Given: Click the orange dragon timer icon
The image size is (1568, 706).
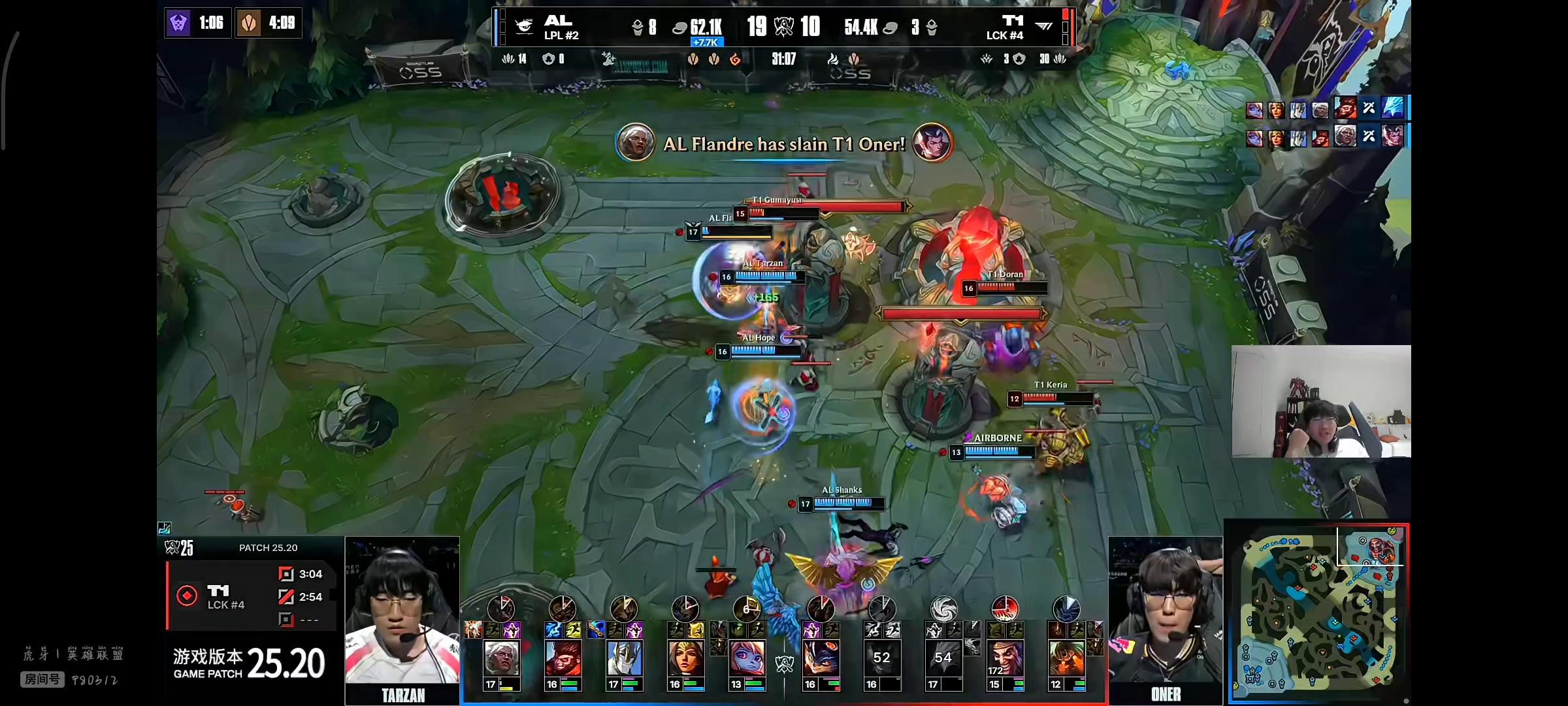Looking at the screenshot, I should [249, 24].
